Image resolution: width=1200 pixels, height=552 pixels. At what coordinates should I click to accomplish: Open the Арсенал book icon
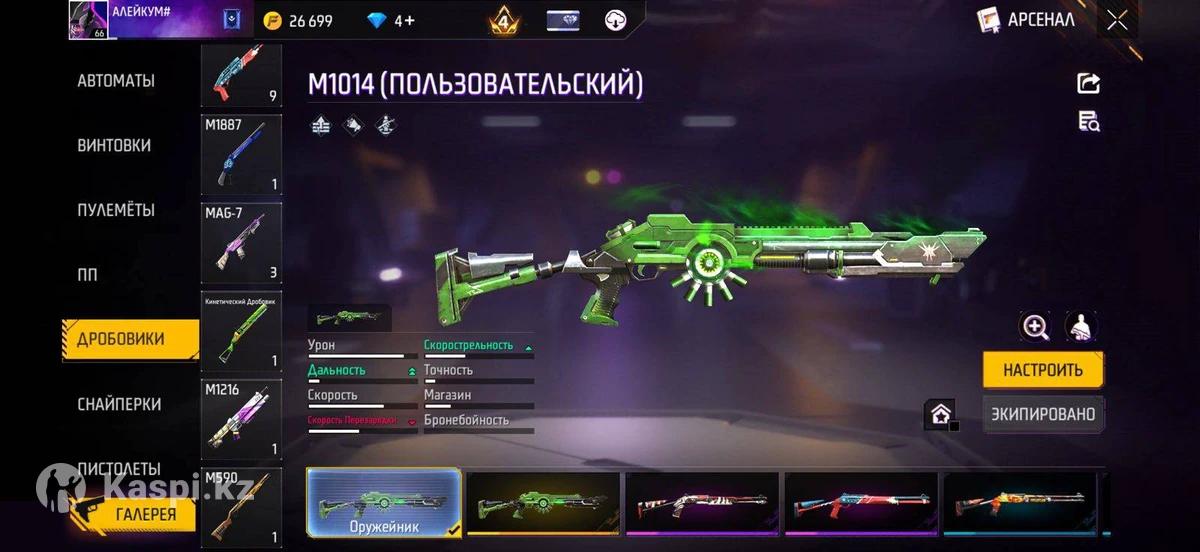click(989, 20)
